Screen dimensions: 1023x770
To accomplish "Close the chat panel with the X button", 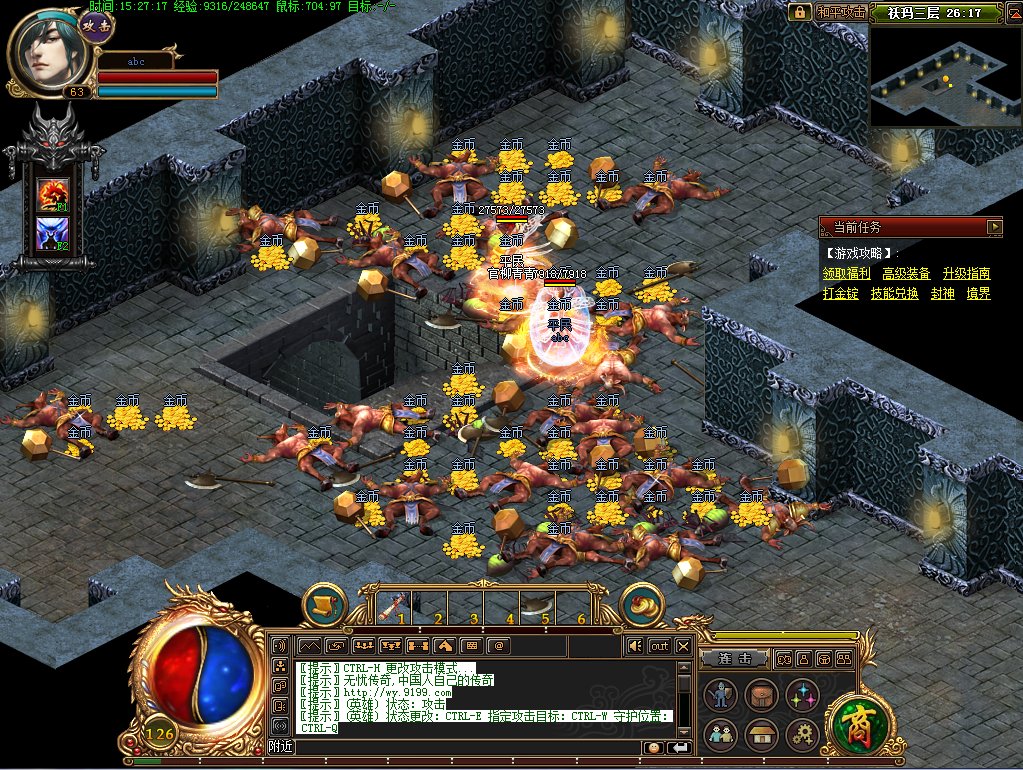I will pyautogui.click(x=683, y=646).
